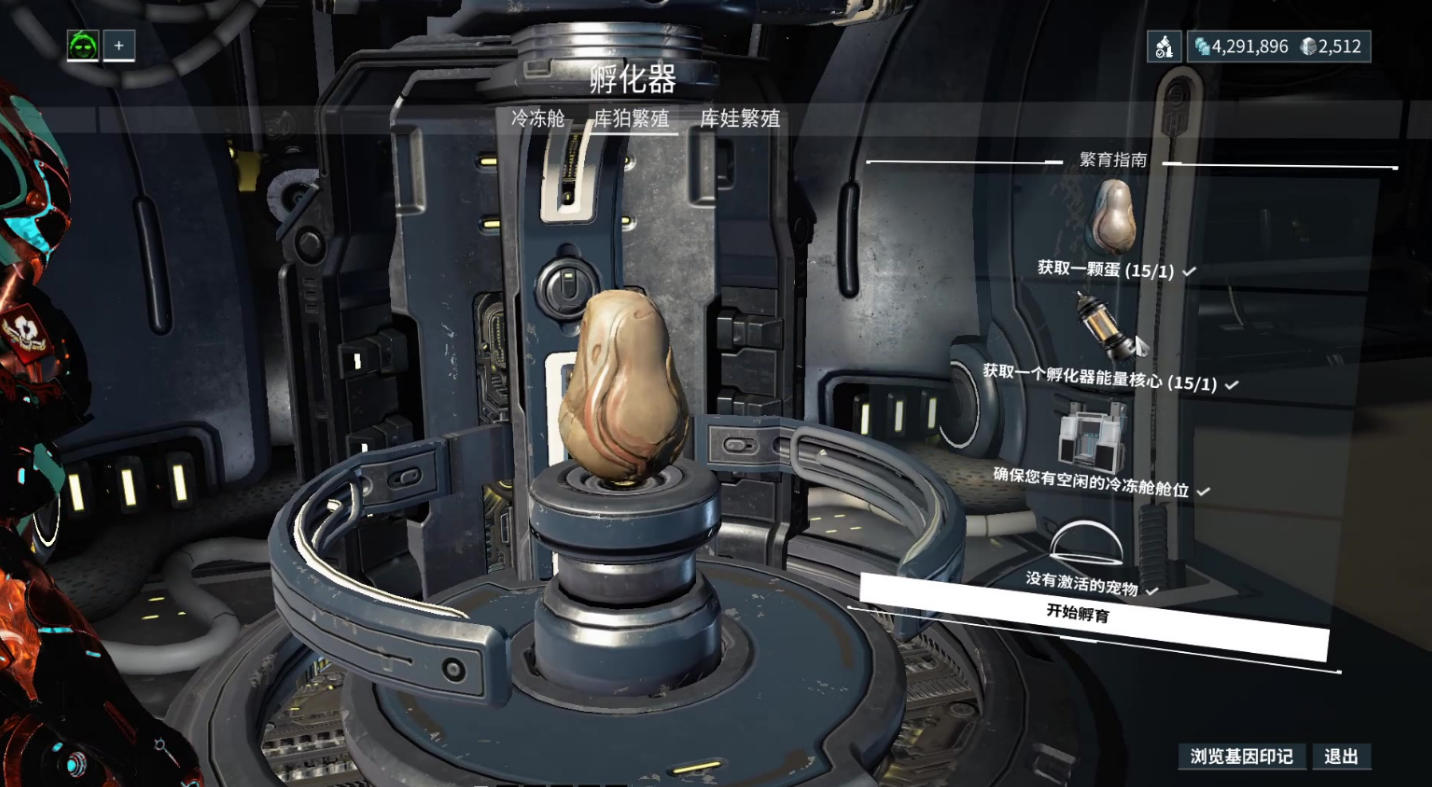Click the green player avatar icon

[83, 46]
